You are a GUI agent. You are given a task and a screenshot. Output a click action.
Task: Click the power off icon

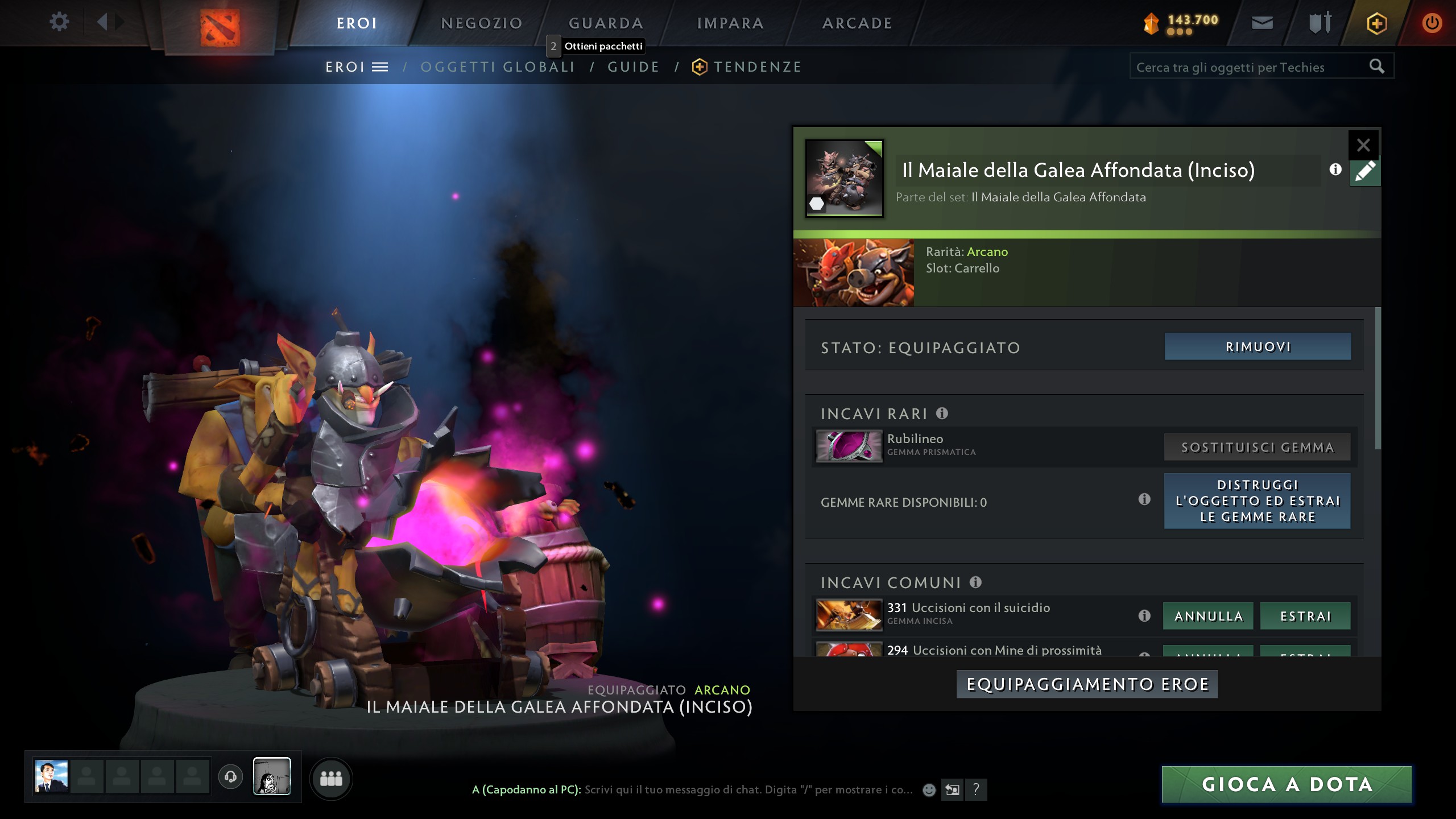1432,23
